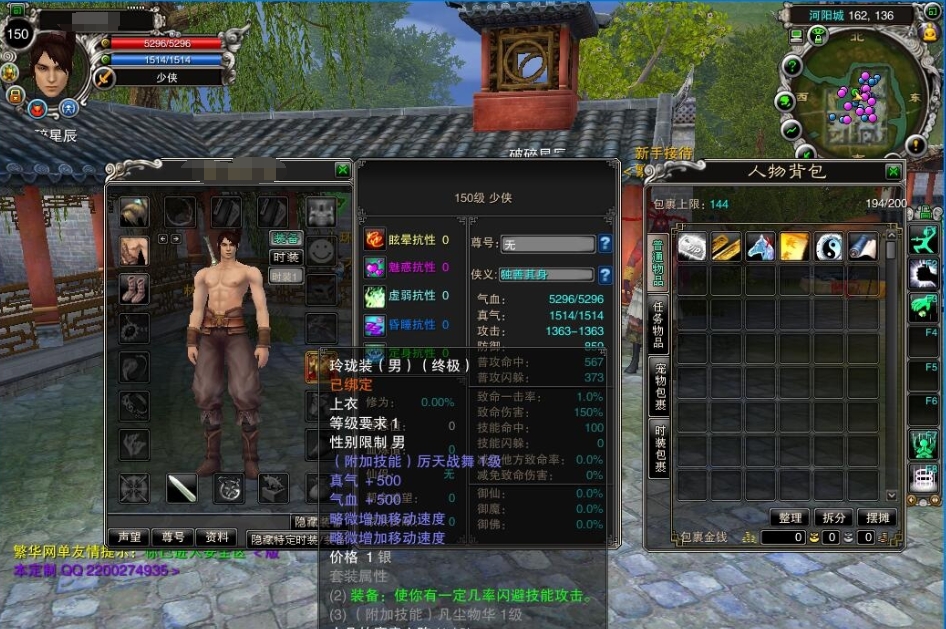Close the 人物背包 inventory window

tap(893, 171)
